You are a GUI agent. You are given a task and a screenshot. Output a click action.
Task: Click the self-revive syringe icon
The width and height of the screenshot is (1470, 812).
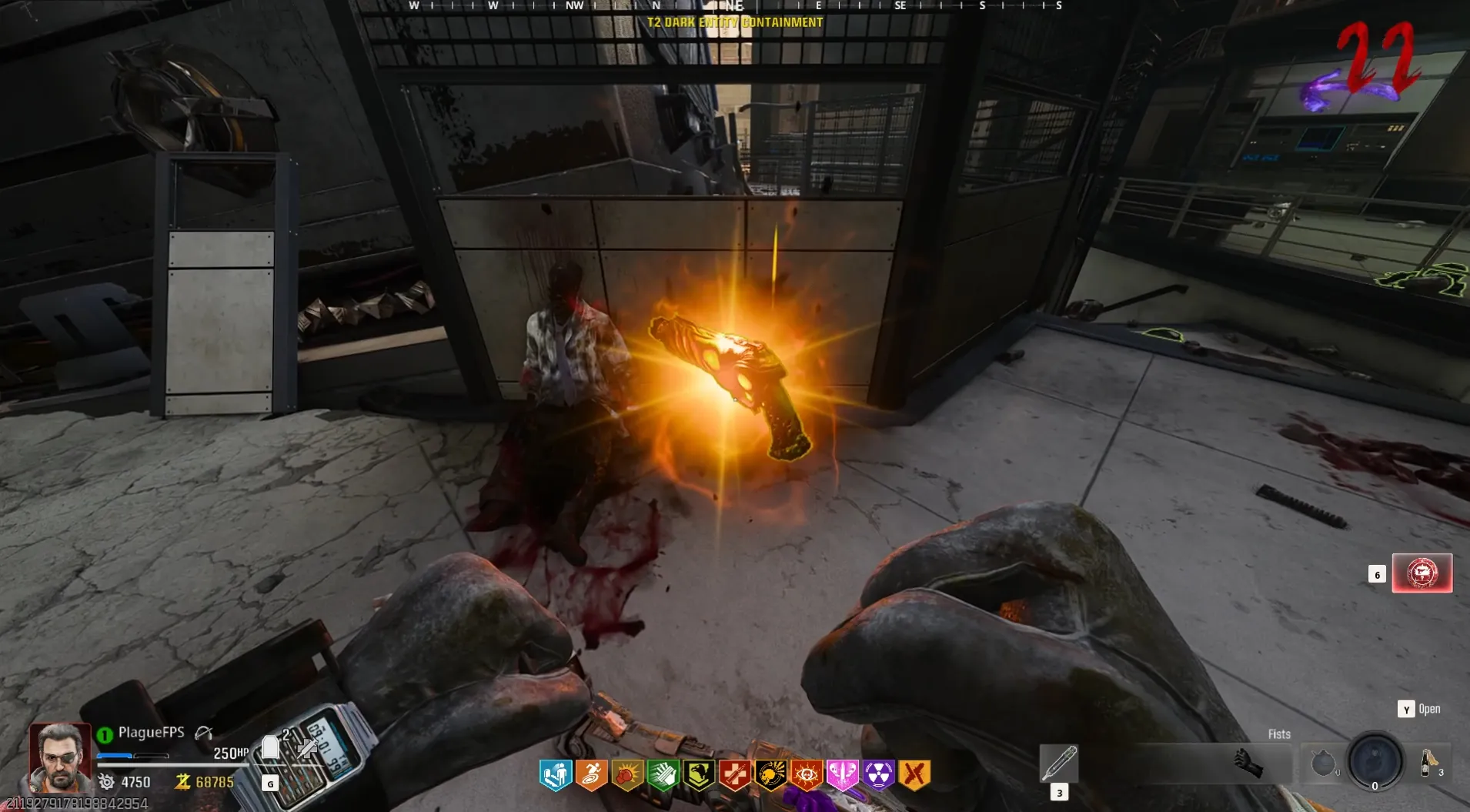(307, 748)
